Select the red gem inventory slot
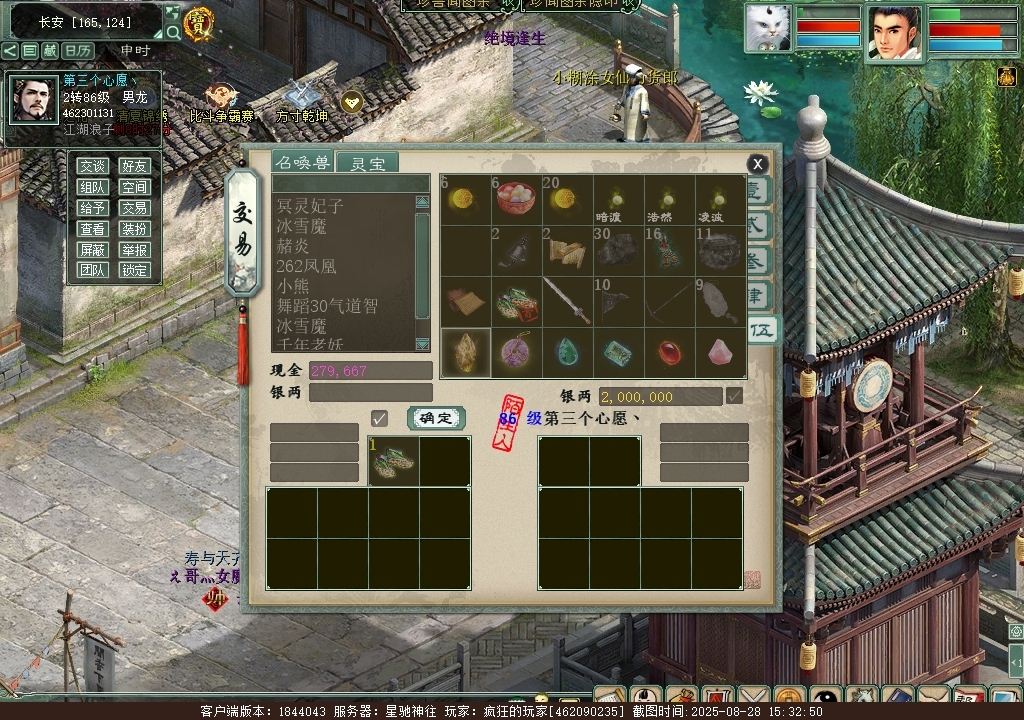The height and width of the screenshot is (720, 1024). (669, 352)
